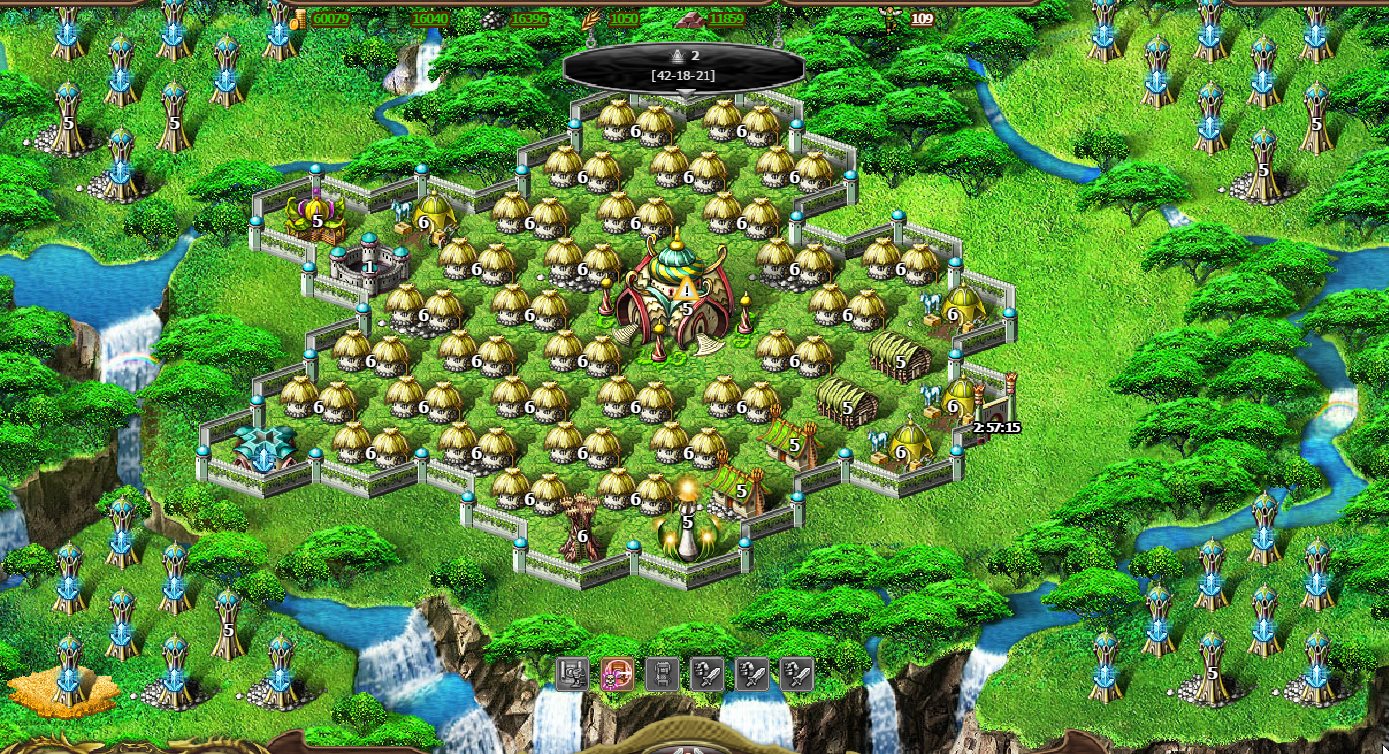Open the city selector plaque labeled [42-18-21]

[684, 67]
